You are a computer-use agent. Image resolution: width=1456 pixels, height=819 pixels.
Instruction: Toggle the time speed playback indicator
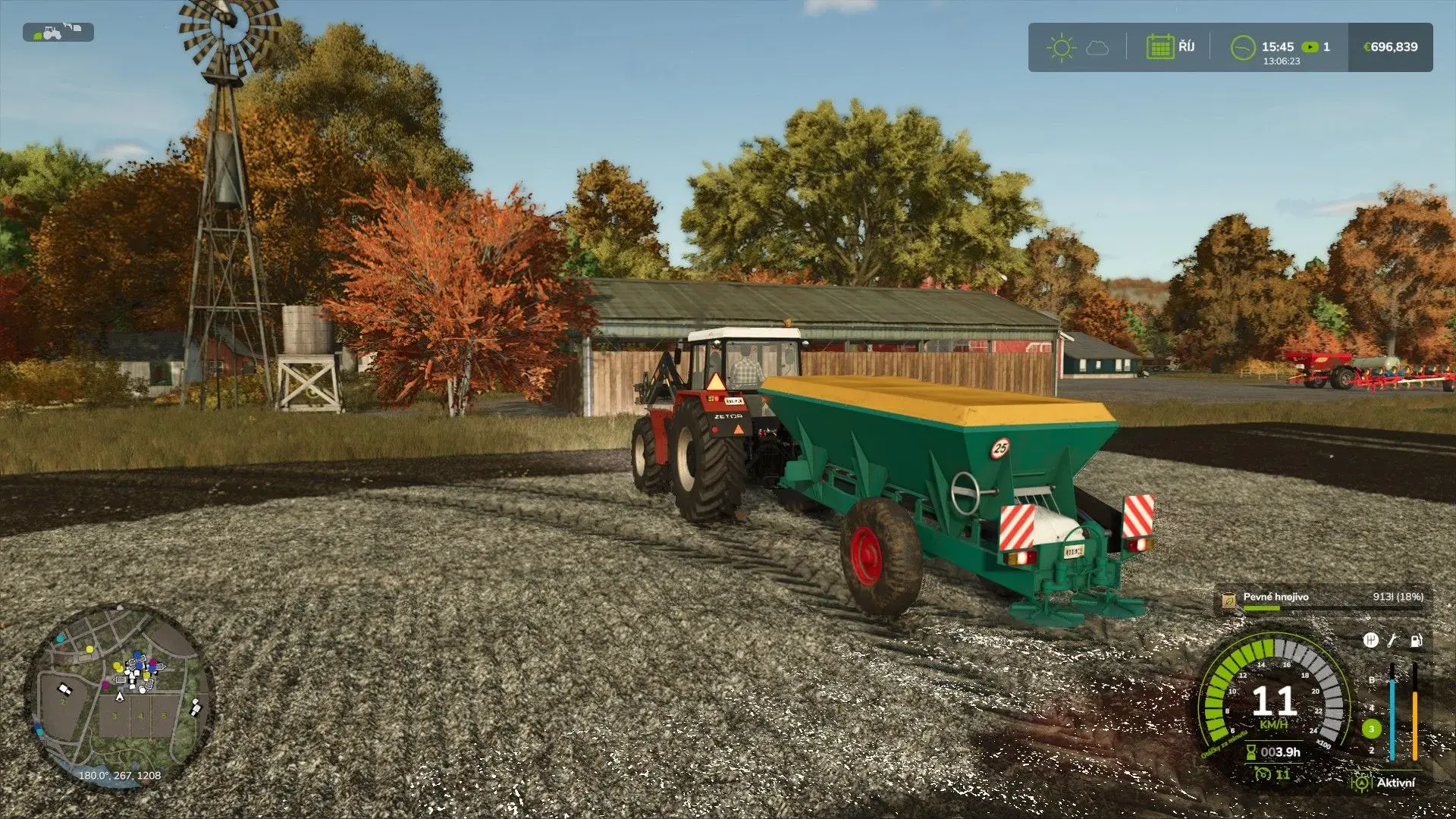[1310, 47]
